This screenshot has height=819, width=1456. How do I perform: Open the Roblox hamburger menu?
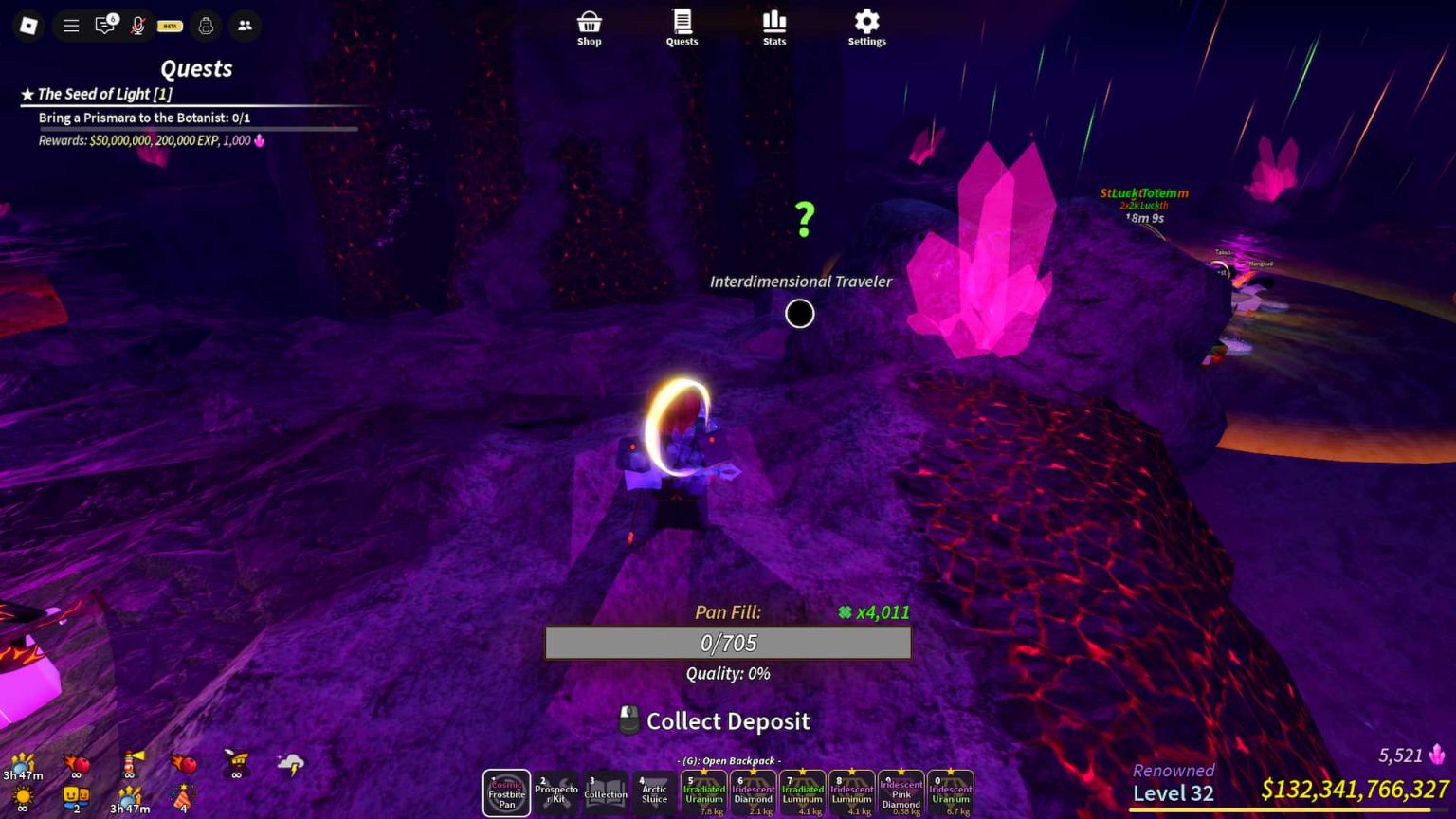click(x=71, y=26)
